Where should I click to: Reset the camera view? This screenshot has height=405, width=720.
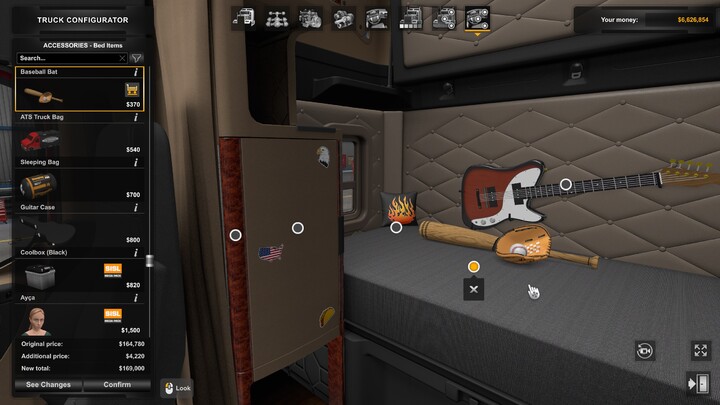[645, 350]
